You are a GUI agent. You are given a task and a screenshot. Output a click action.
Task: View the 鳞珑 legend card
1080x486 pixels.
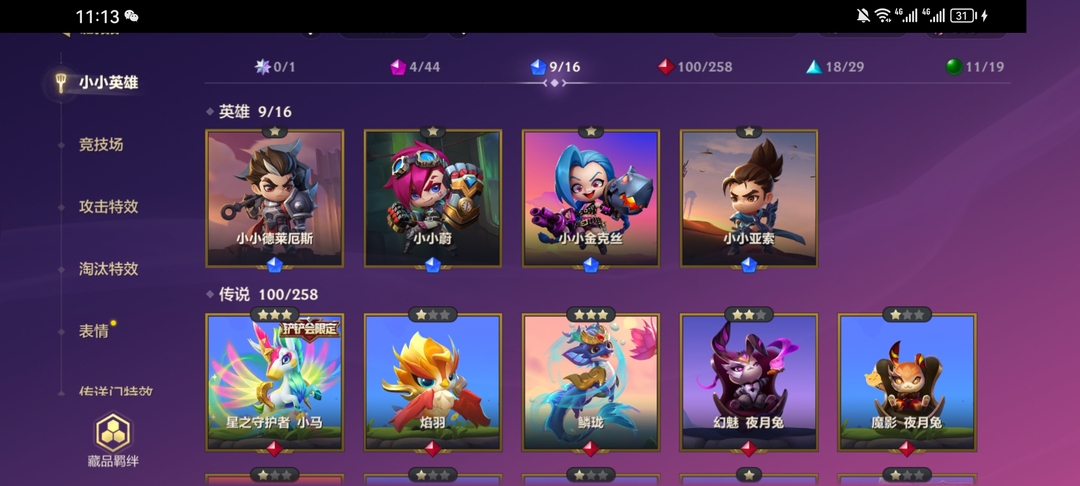pos(591,382)
